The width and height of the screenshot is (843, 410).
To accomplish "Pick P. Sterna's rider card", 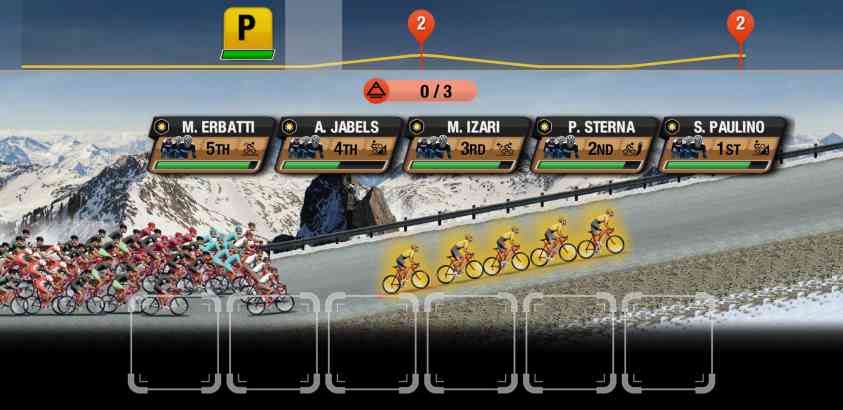I will point(594,145).
